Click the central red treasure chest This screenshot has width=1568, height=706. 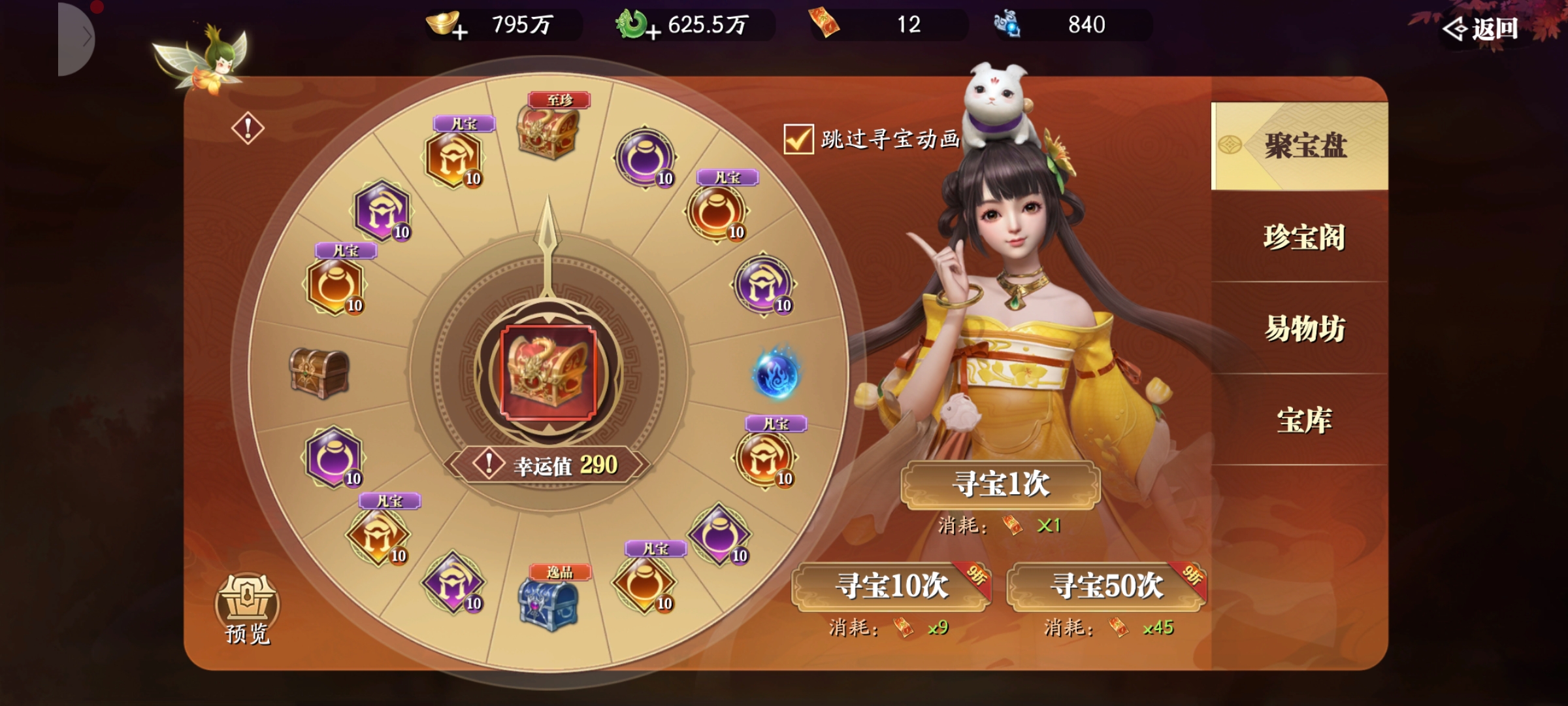coord(548,373)
